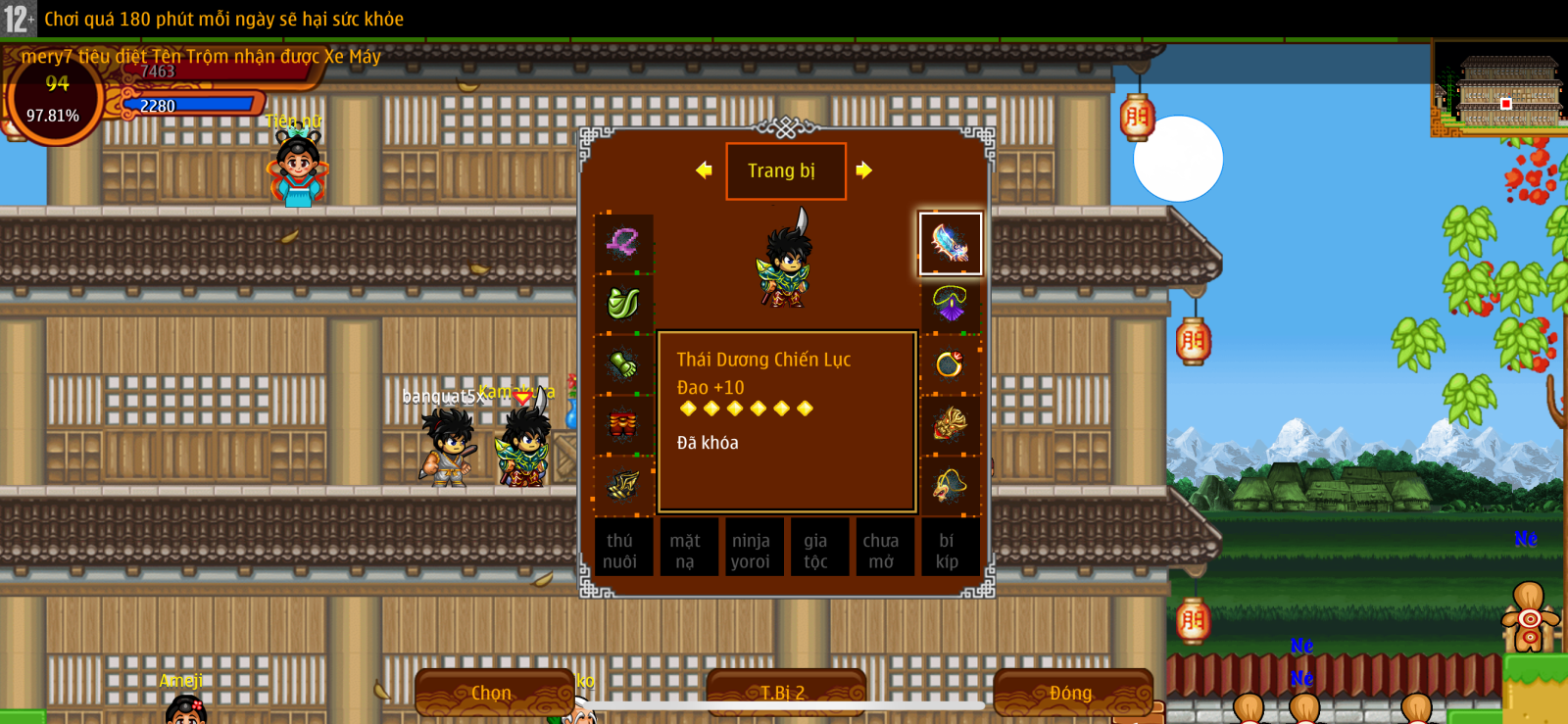Screen dimensions: 1568x724
Task: Go to the next panel with right arrow
Action: tap(863, 170)
